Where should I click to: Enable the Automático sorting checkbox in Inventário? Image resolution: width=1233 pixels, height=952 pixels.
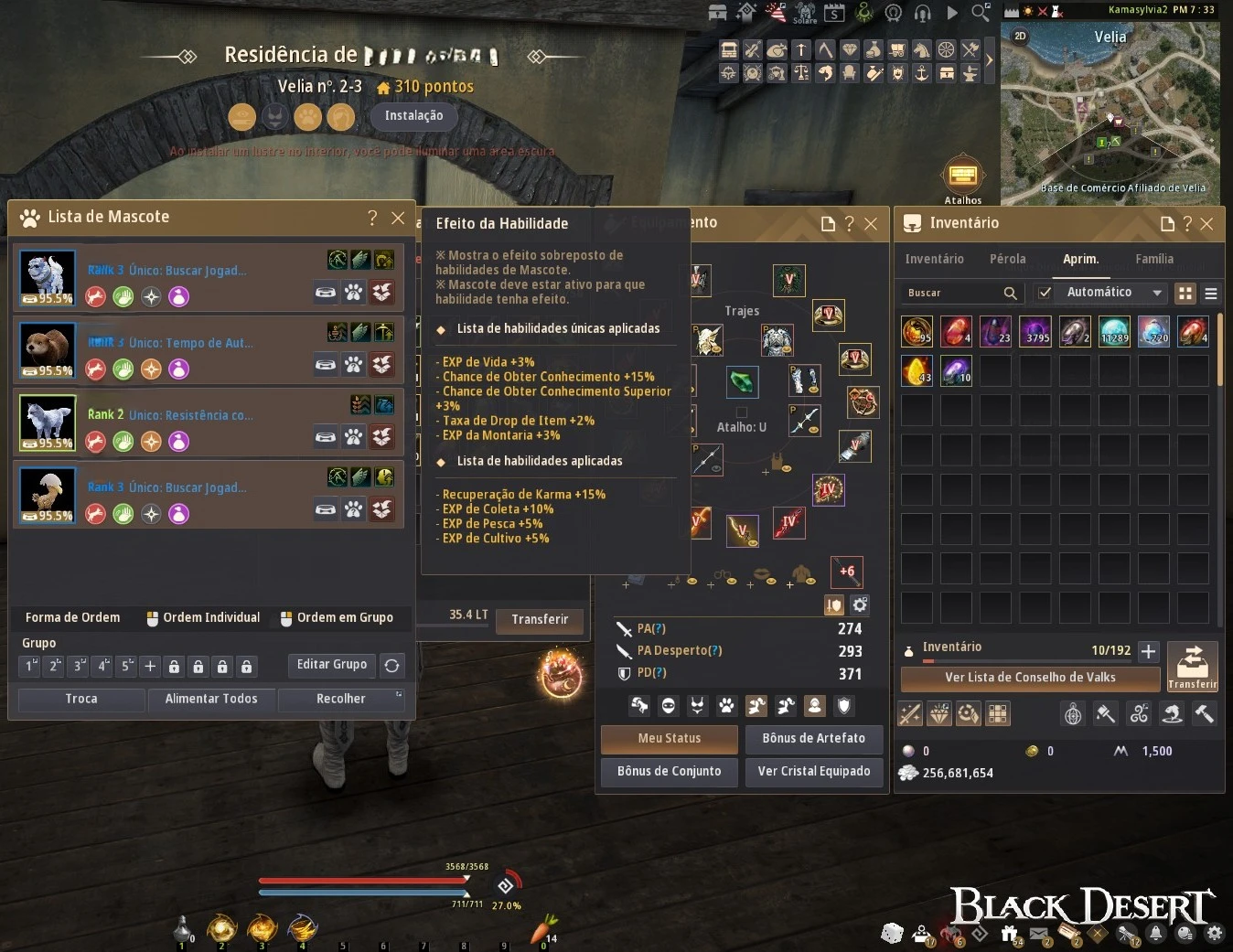(x=1045, y=293)
